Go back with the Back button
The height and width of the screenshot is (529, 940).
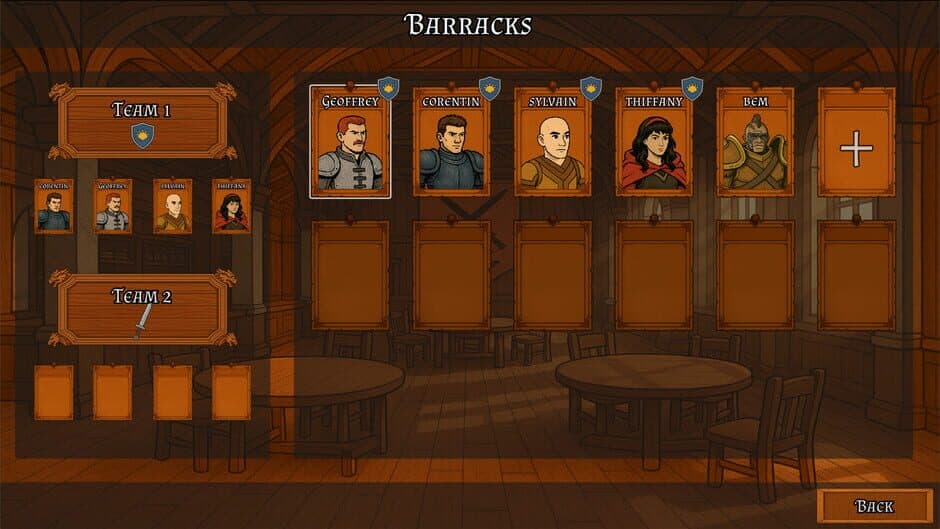coord(873,506)
